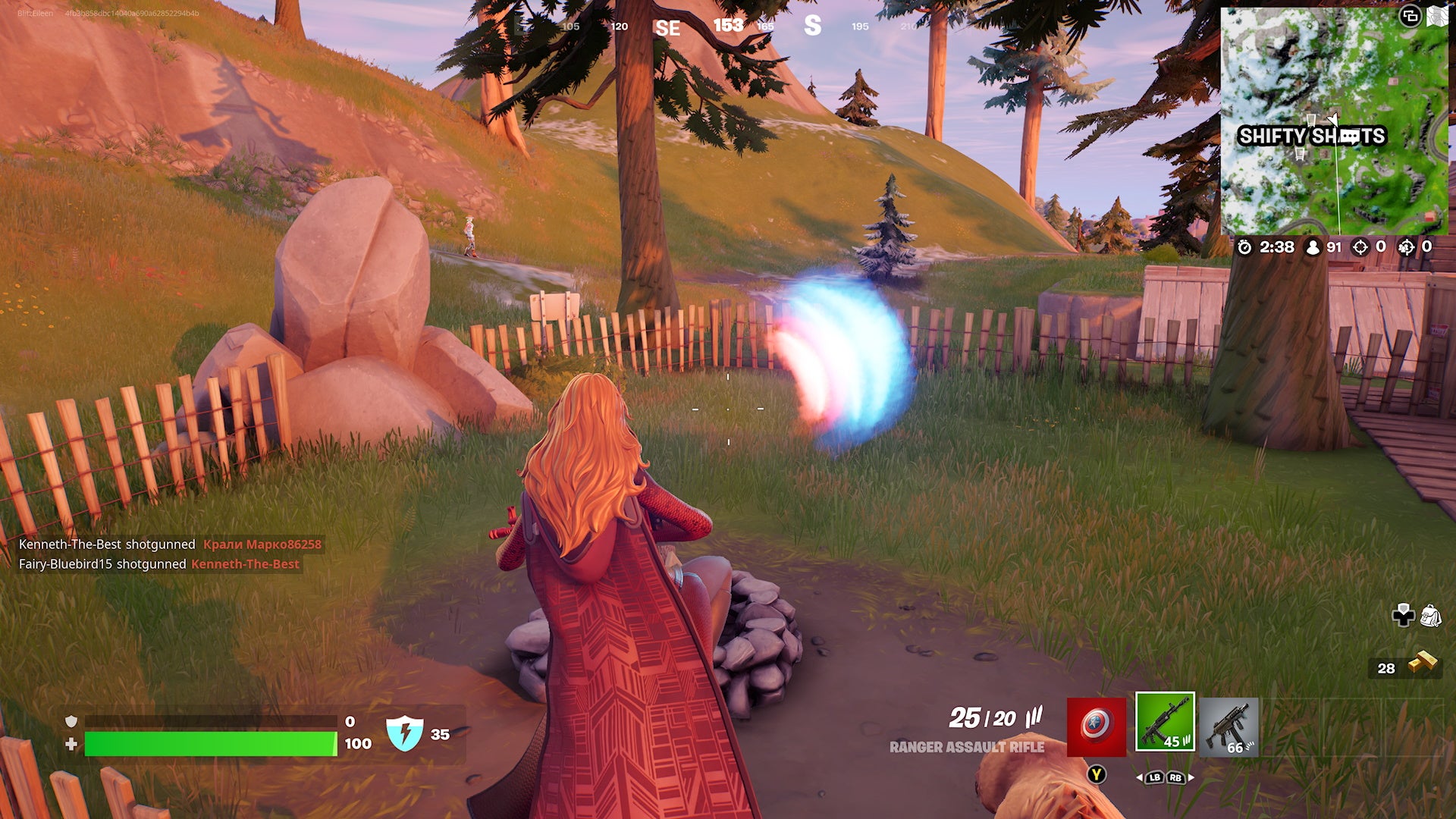The width and height of the screenshot is (1456, 819).
Task: Click the LB weapon cycle prompt
Action: click(1154, 778)
